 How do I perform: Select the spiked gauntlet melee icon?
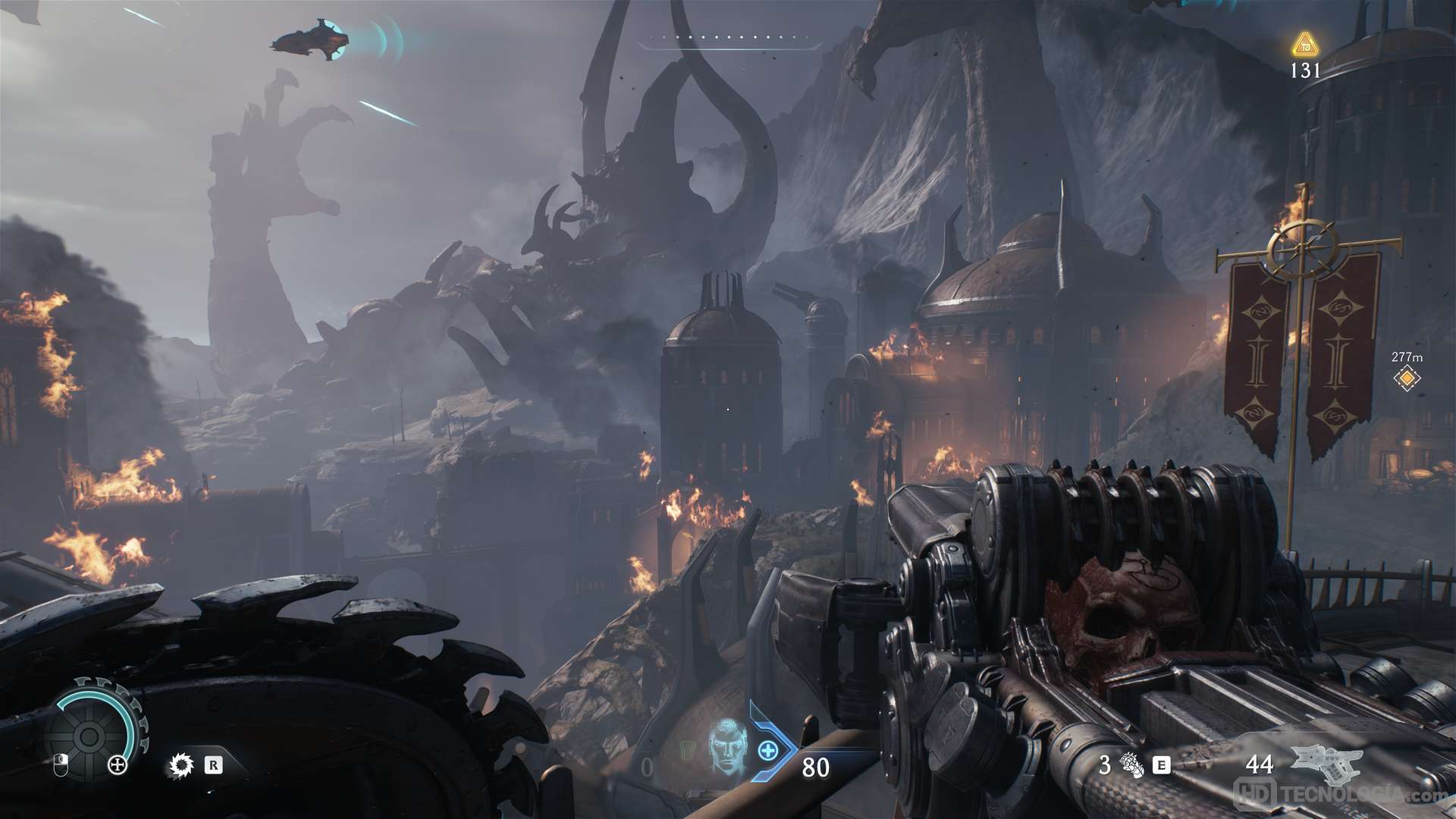[x=1131, y=765]
